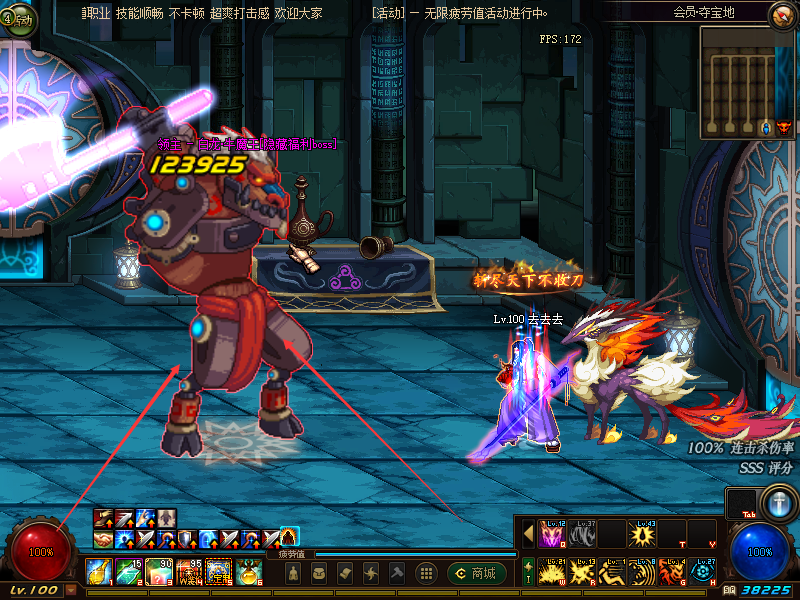Screen dimensions: 800x600
Task: Activate the Lv.43 yellow burst skill
Action: coord(642,533)
